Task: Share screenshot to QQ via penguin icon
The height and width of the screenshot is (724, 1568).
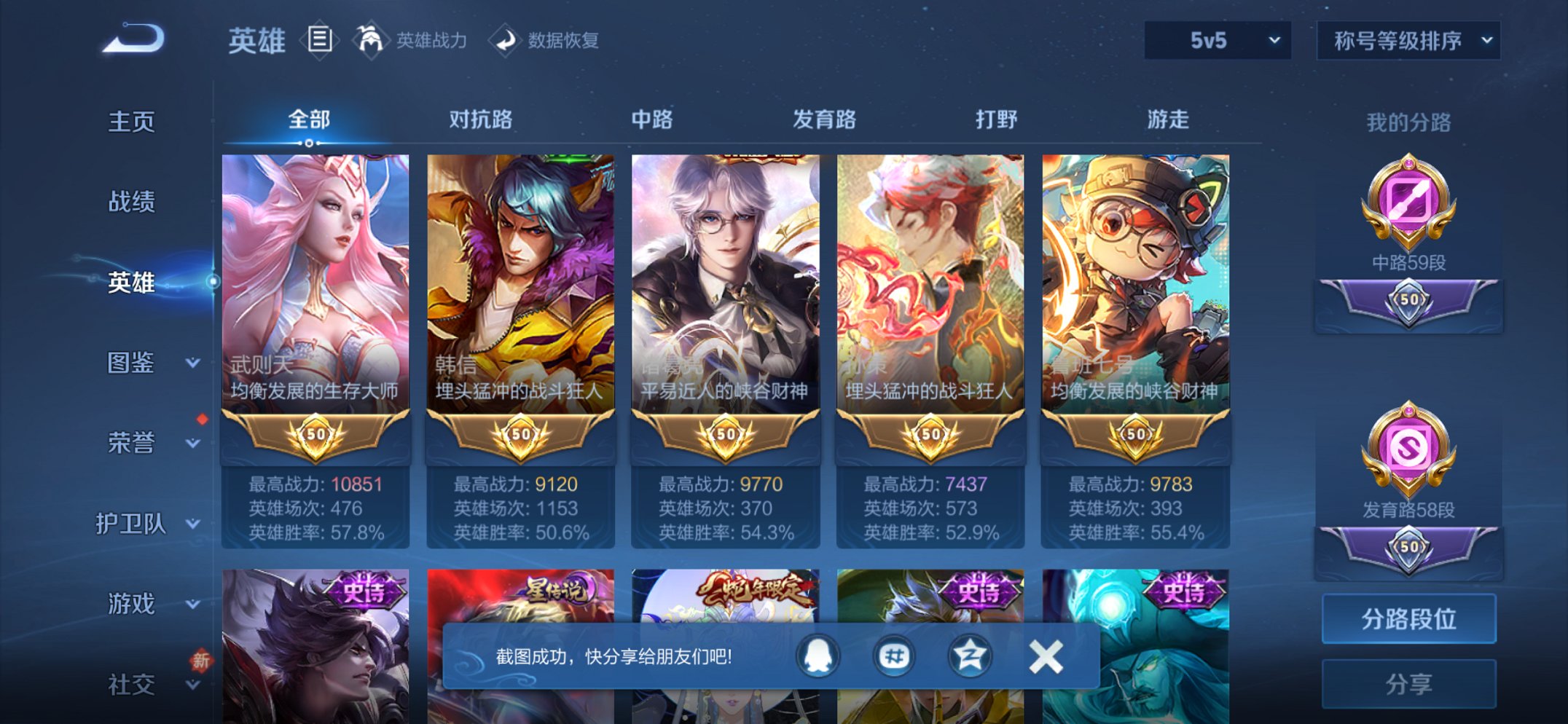Action: 817,655
